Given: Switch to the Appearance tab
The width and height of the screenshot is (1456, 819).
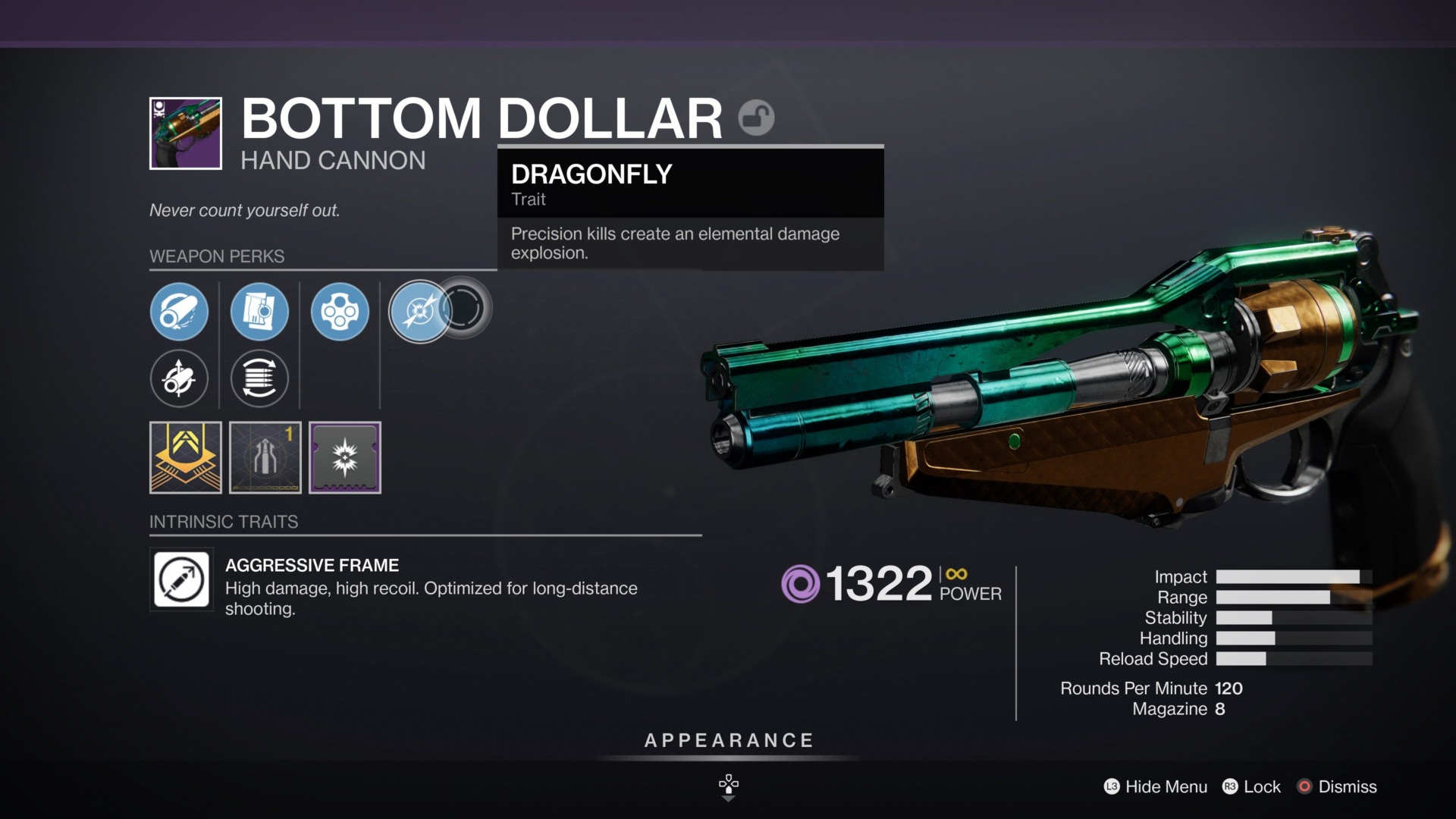Looking at the screenshot, I should pyautogui.click(x=727, y=741).
